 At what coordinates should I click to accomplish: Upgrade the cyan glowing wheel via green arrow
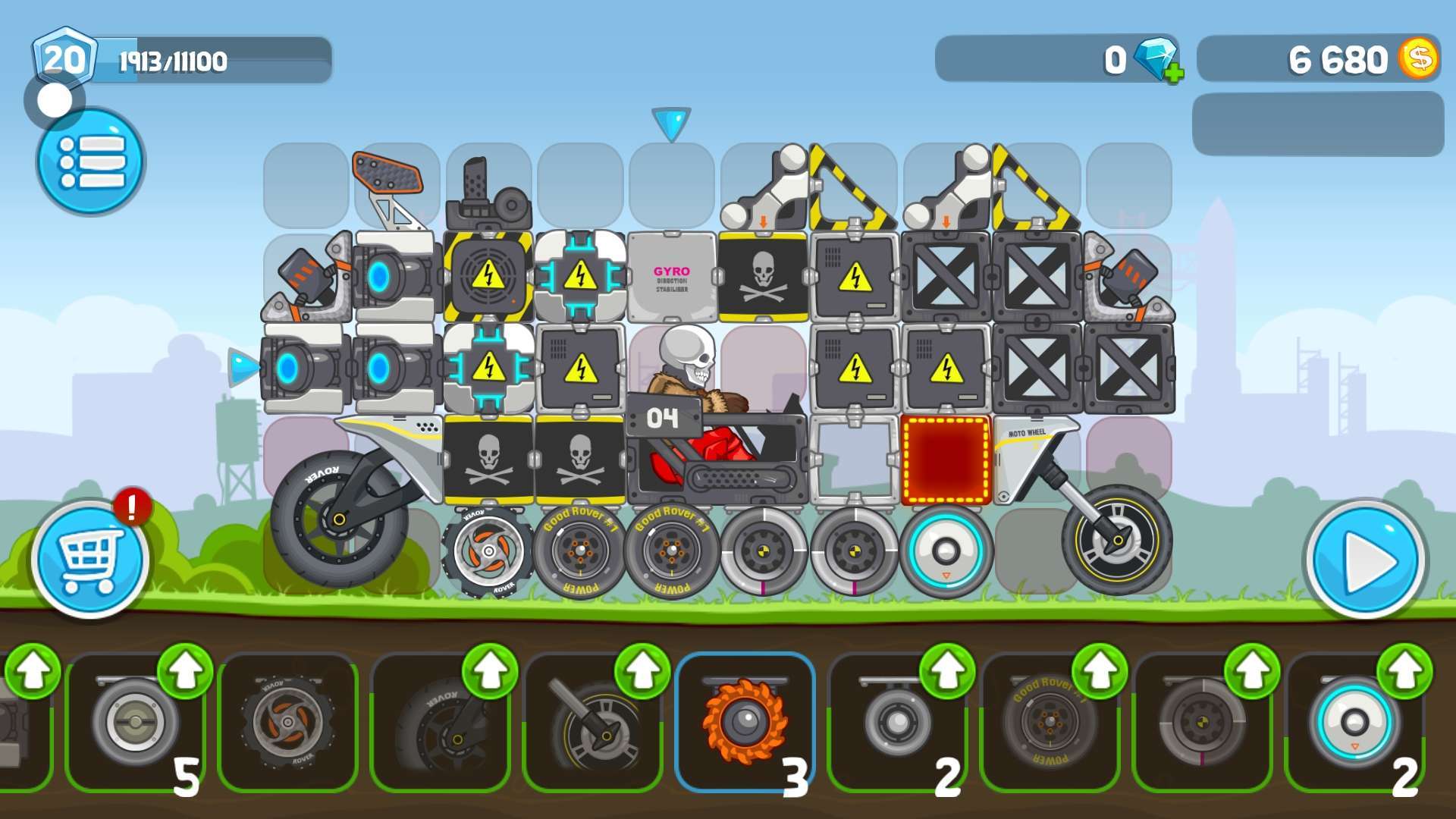pyautogui.click(x=1404, y=670)
